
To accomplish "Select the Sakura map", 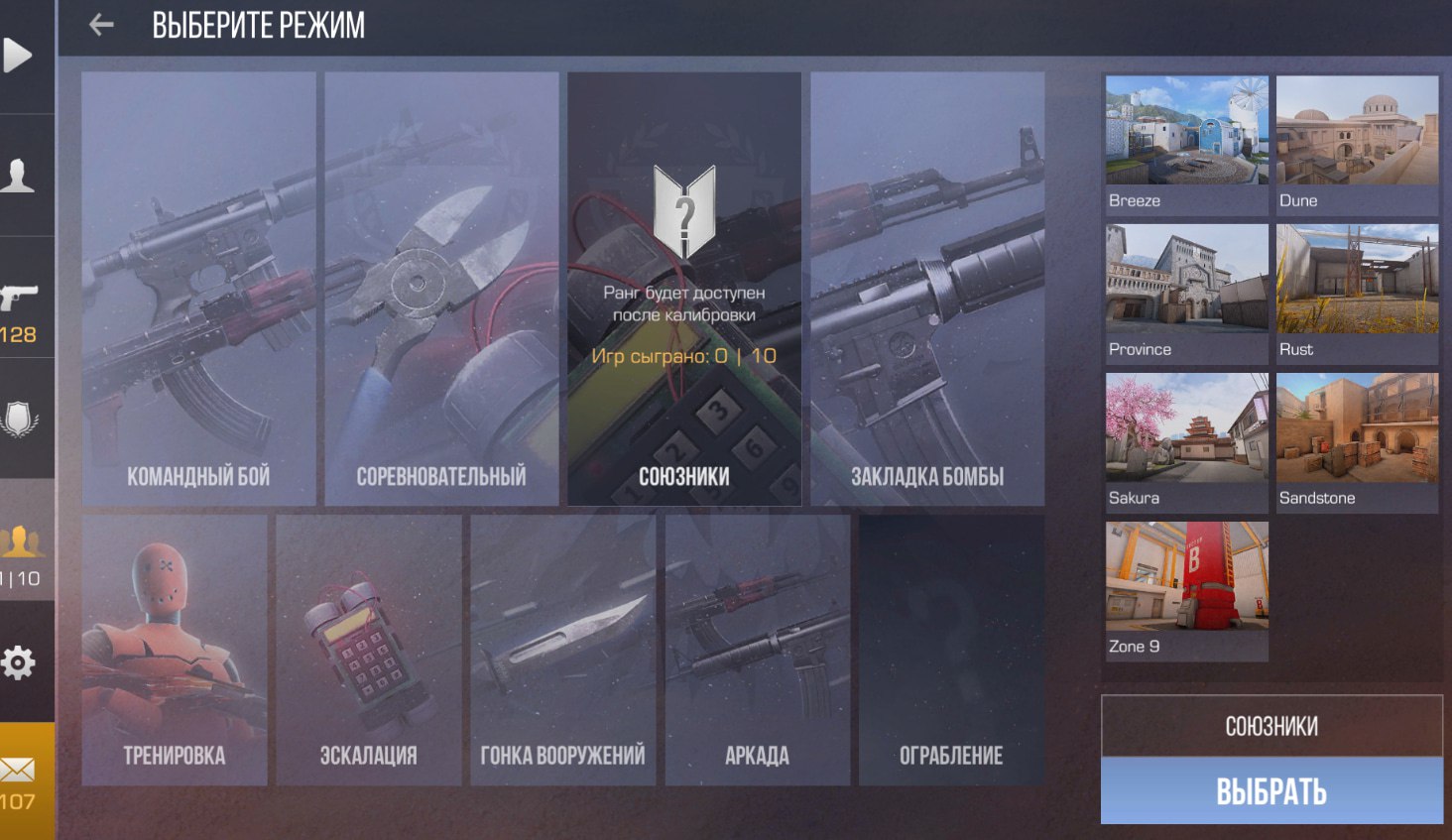I will click(x=1186, y=442).
